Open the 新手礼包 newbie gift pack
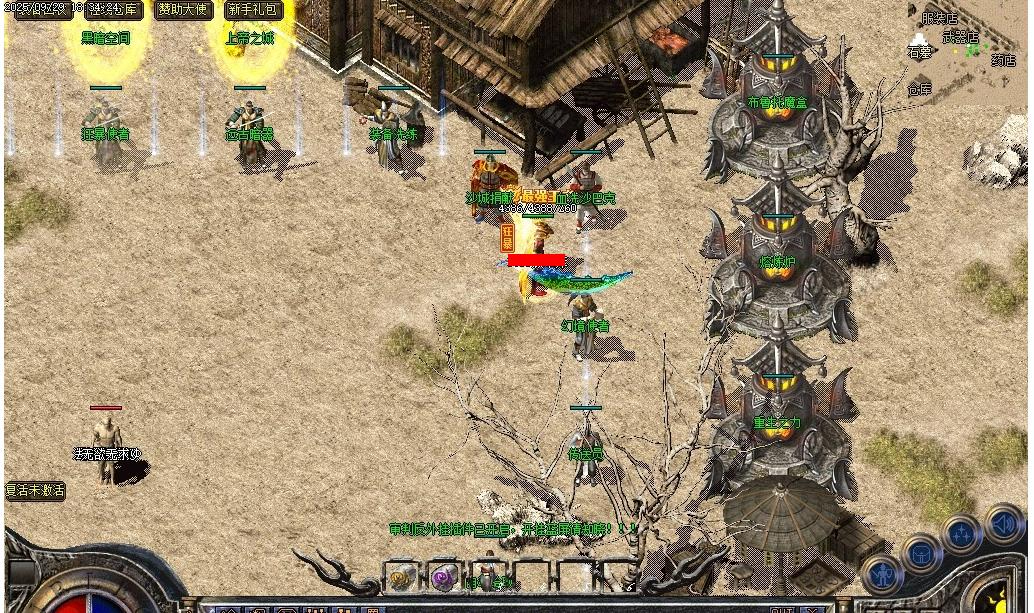This screenshot has height=613, width=1034. 252,10
